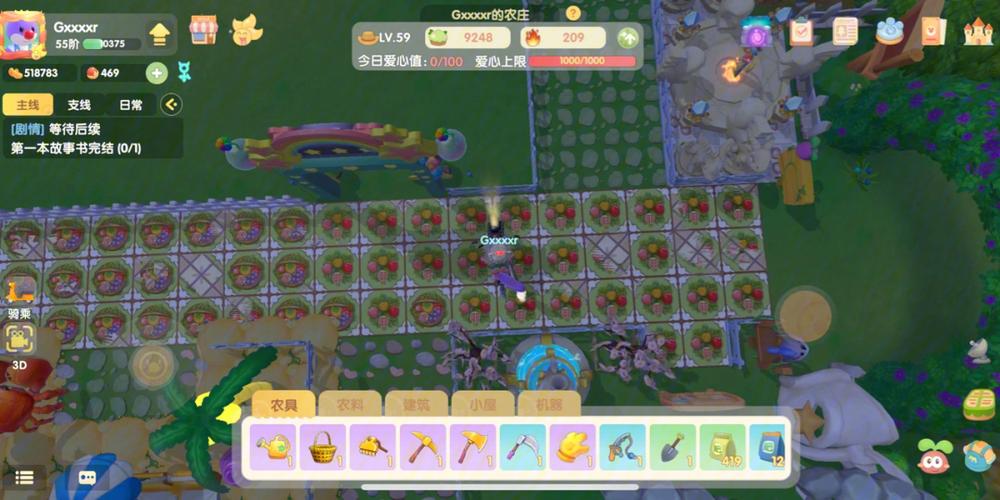
Task: Tap the green plus button beside 469
Action: click(156, 72)
